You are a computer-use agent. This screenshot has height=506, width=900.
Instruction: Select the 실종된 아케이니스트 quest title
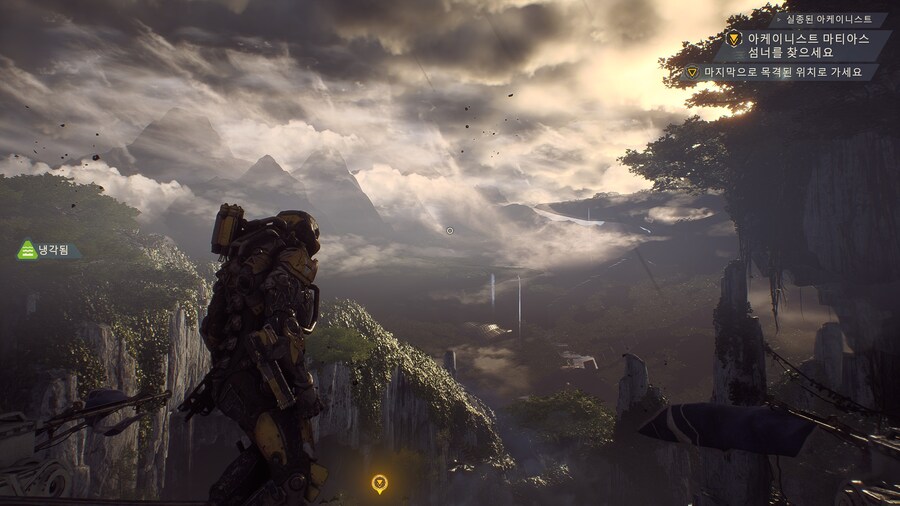coord(828,19)
